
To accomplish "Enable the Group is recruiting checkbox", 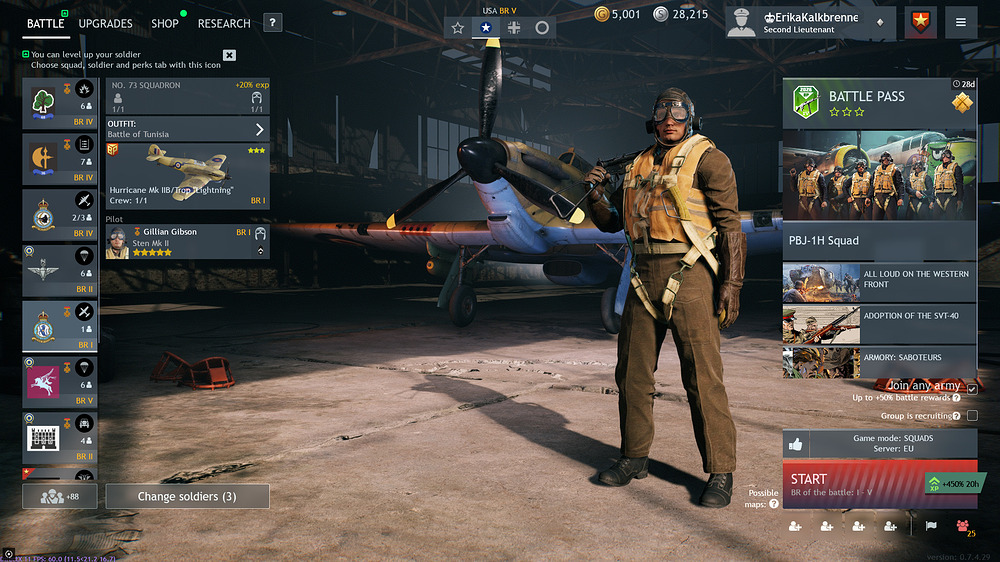I will point(971,415).
